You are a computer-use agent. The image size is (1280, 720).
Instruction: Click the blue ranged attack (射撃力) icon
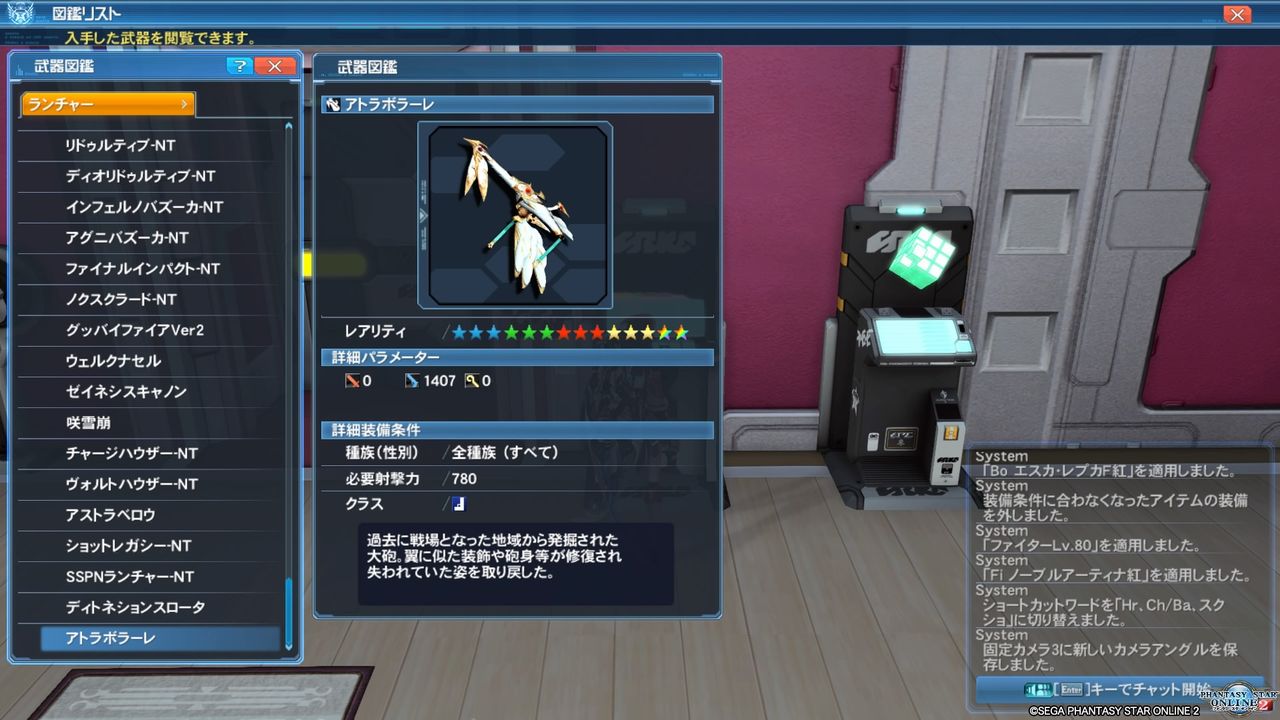click(413, 381)
